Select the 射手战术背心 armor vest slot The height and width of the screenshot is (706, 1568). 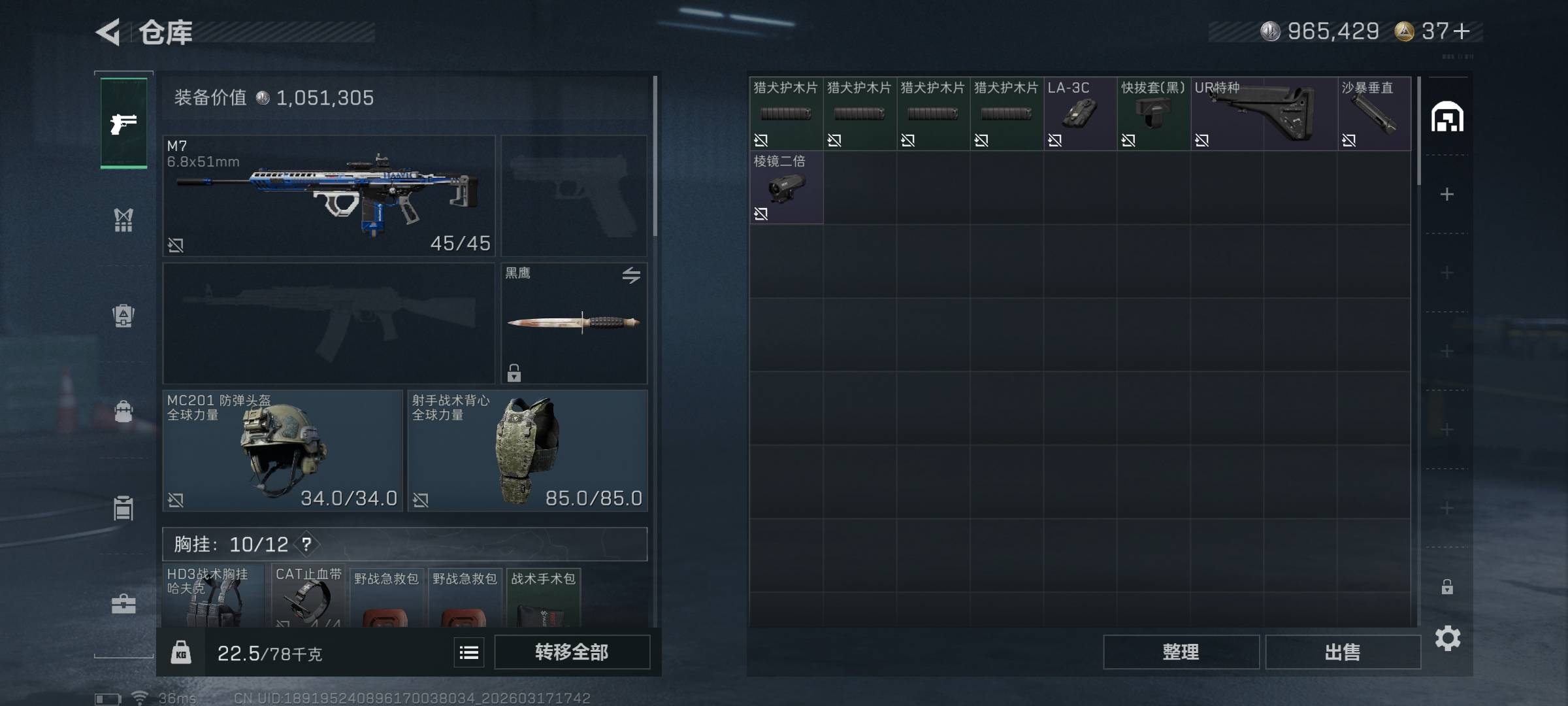527,450
